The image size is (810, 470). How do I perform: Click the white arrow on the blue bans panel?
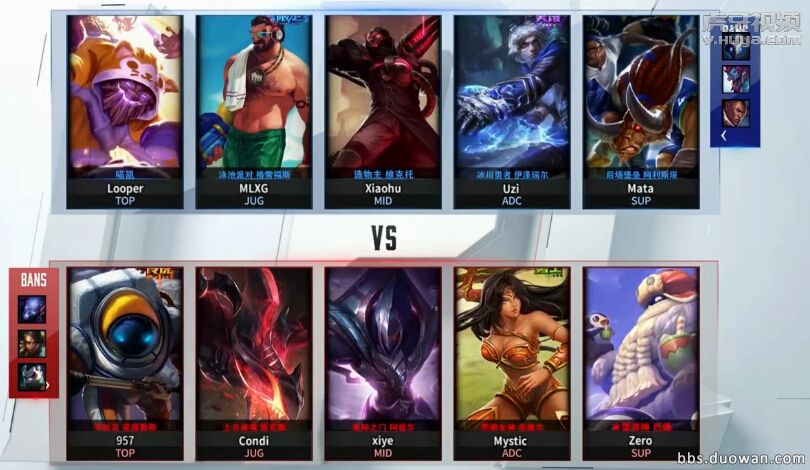(723, 135)
